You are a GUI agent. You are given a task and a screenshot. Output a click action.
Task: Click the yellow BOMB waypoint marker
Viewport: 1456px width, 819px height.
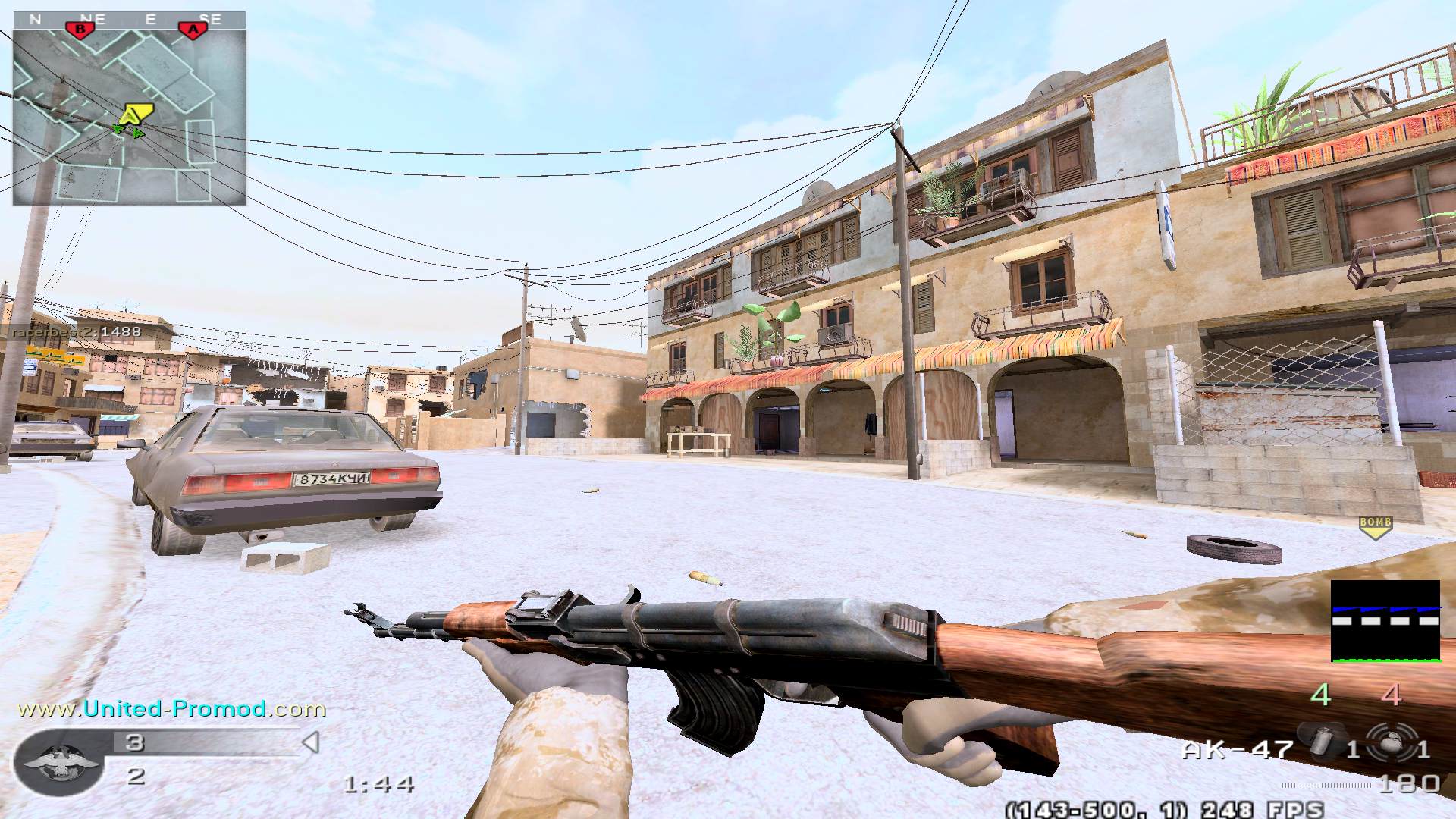pos(1375,526)
